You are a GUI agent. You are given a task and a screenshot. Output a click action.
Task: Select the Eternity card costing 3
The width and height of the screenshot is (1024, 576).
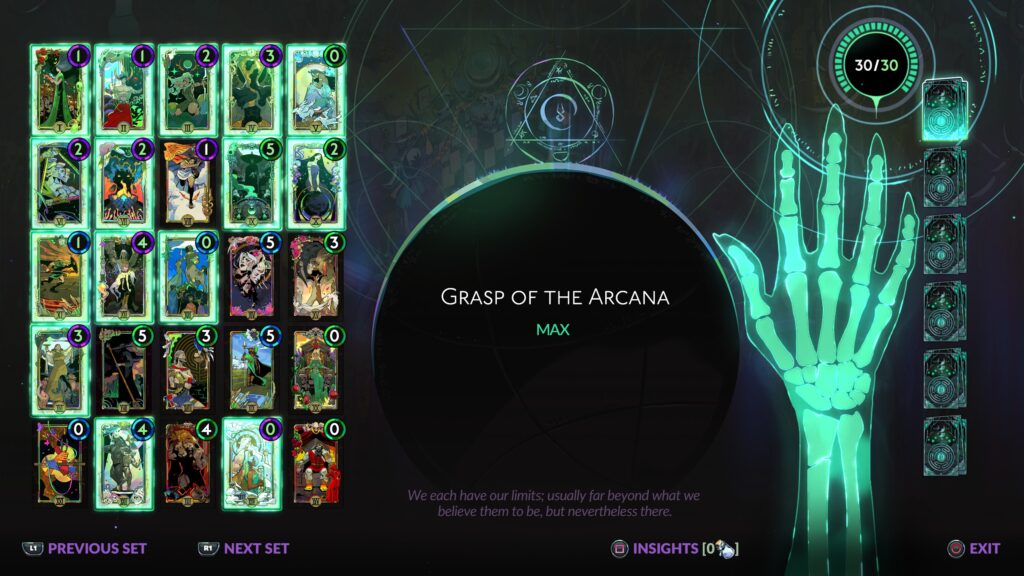pos(251,88)
